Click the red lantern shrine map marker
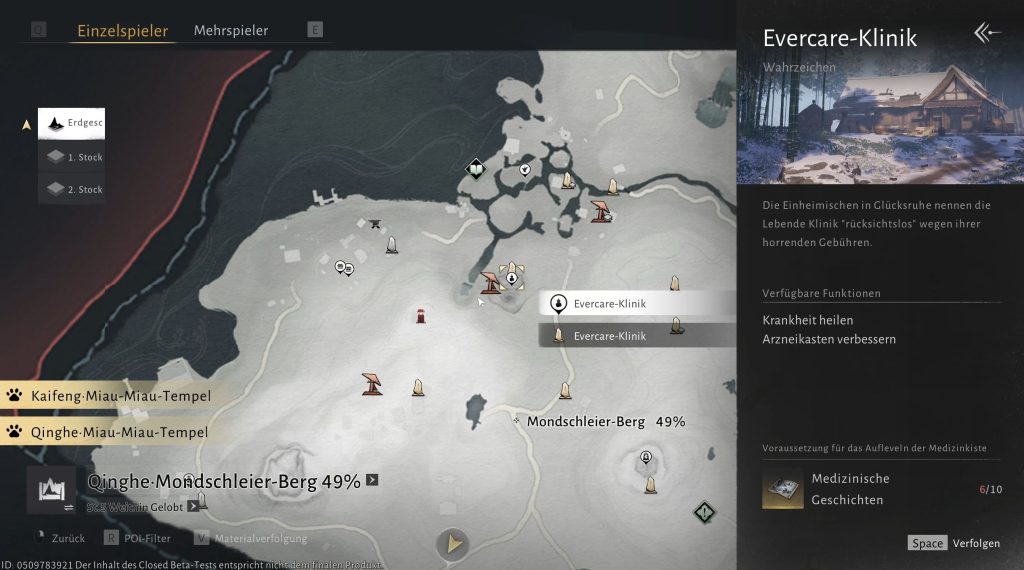This screenshot has height=570, width=1024. point(422,317)
